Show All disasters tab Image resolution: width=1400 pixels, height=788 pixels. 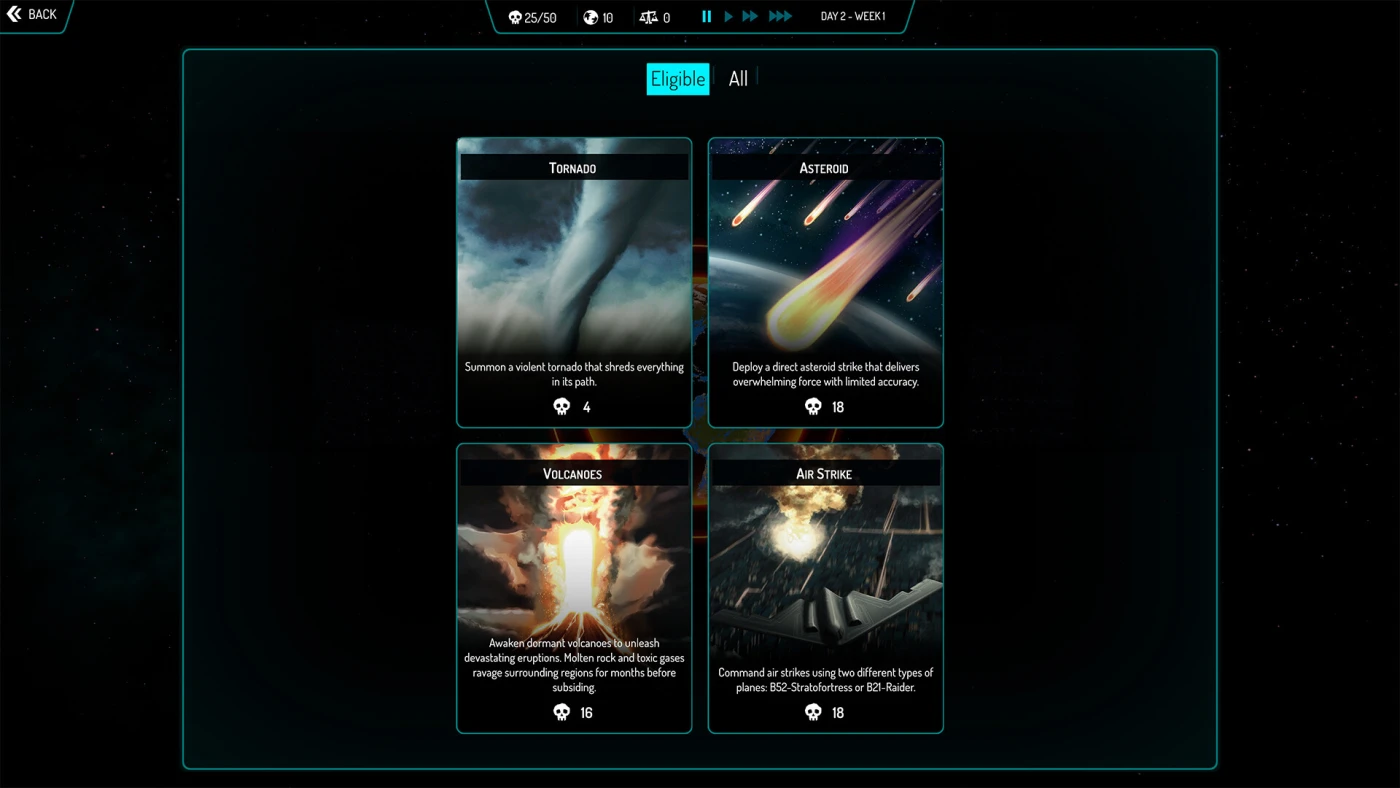(x=738, y=79)
